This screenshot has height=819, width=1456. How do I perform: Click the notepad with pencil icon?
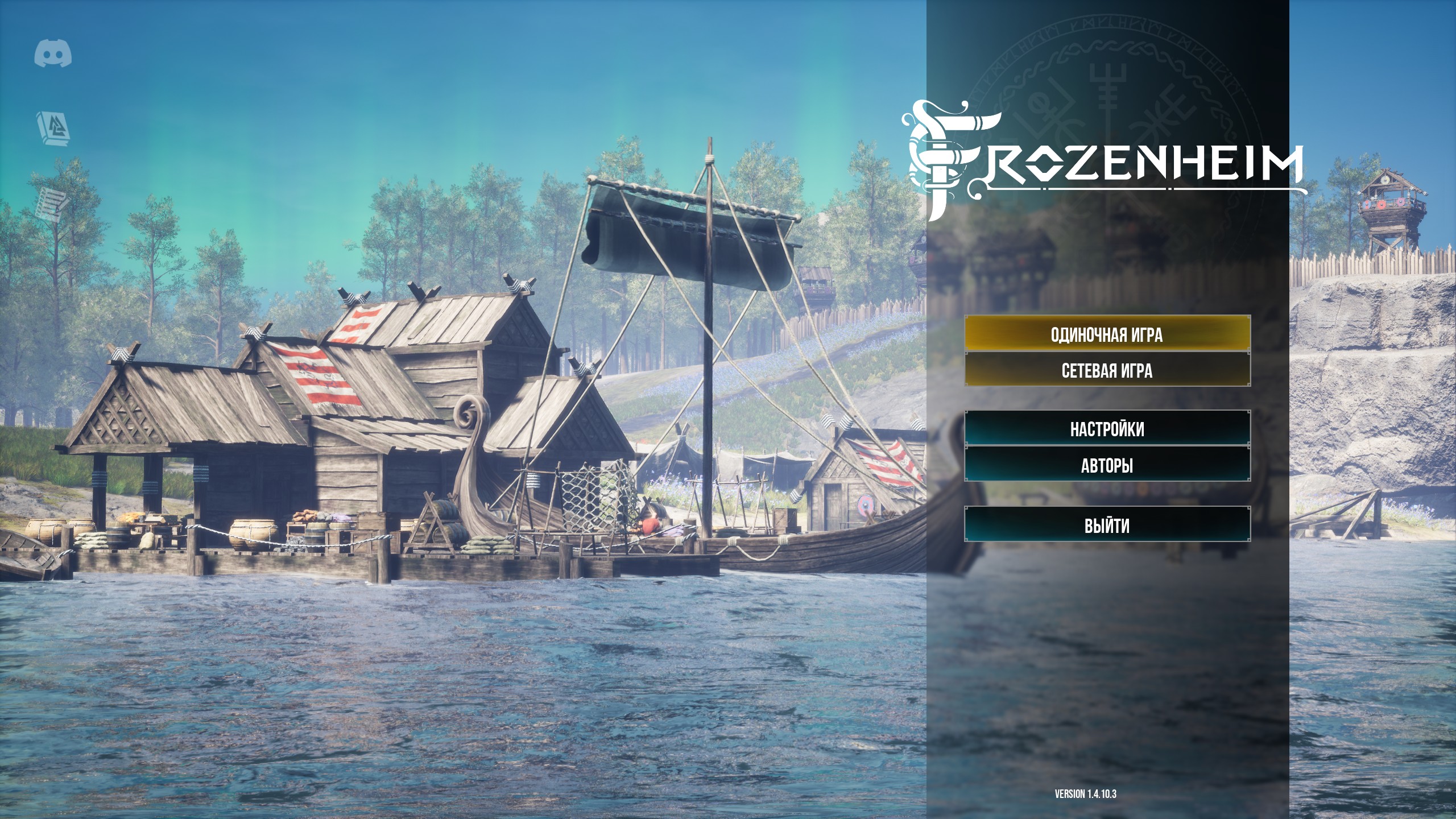click(51, 204)
